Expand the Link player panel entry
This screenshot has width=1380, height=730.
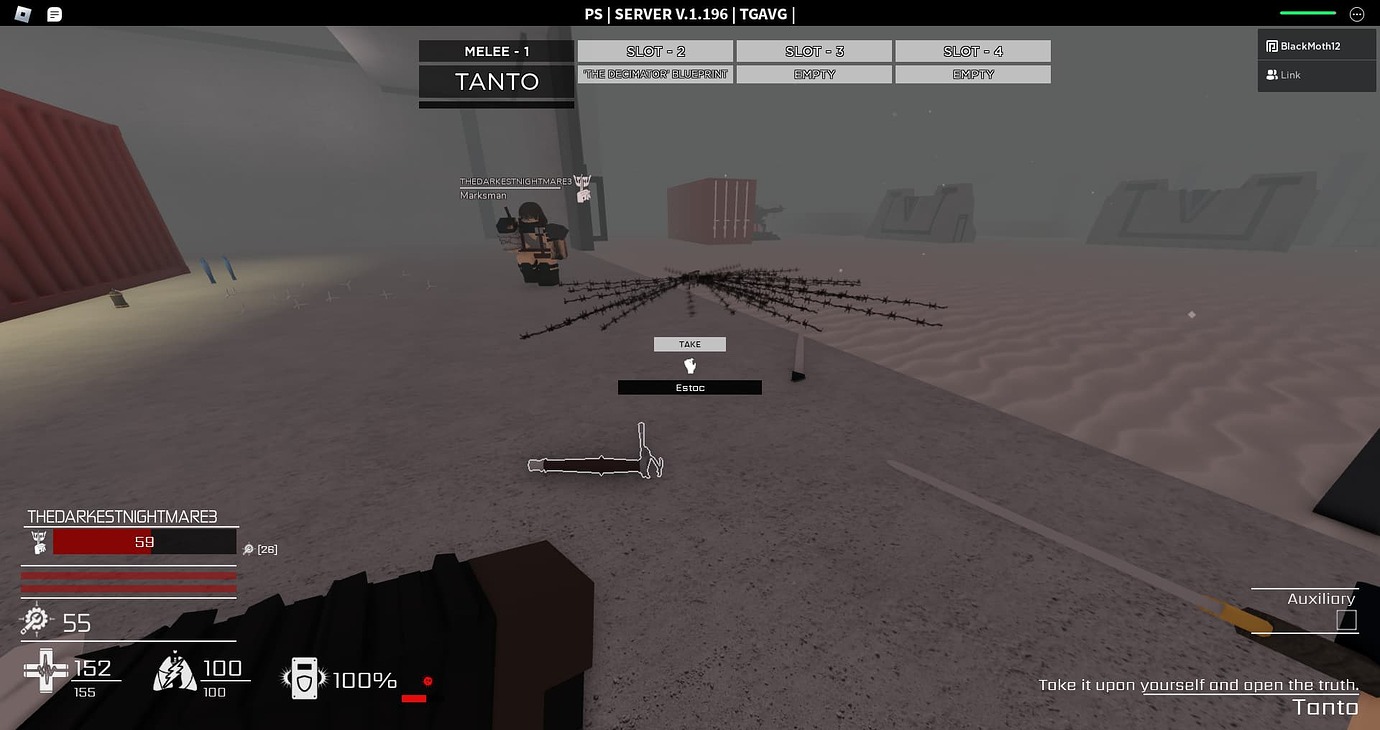(1288, 74)
